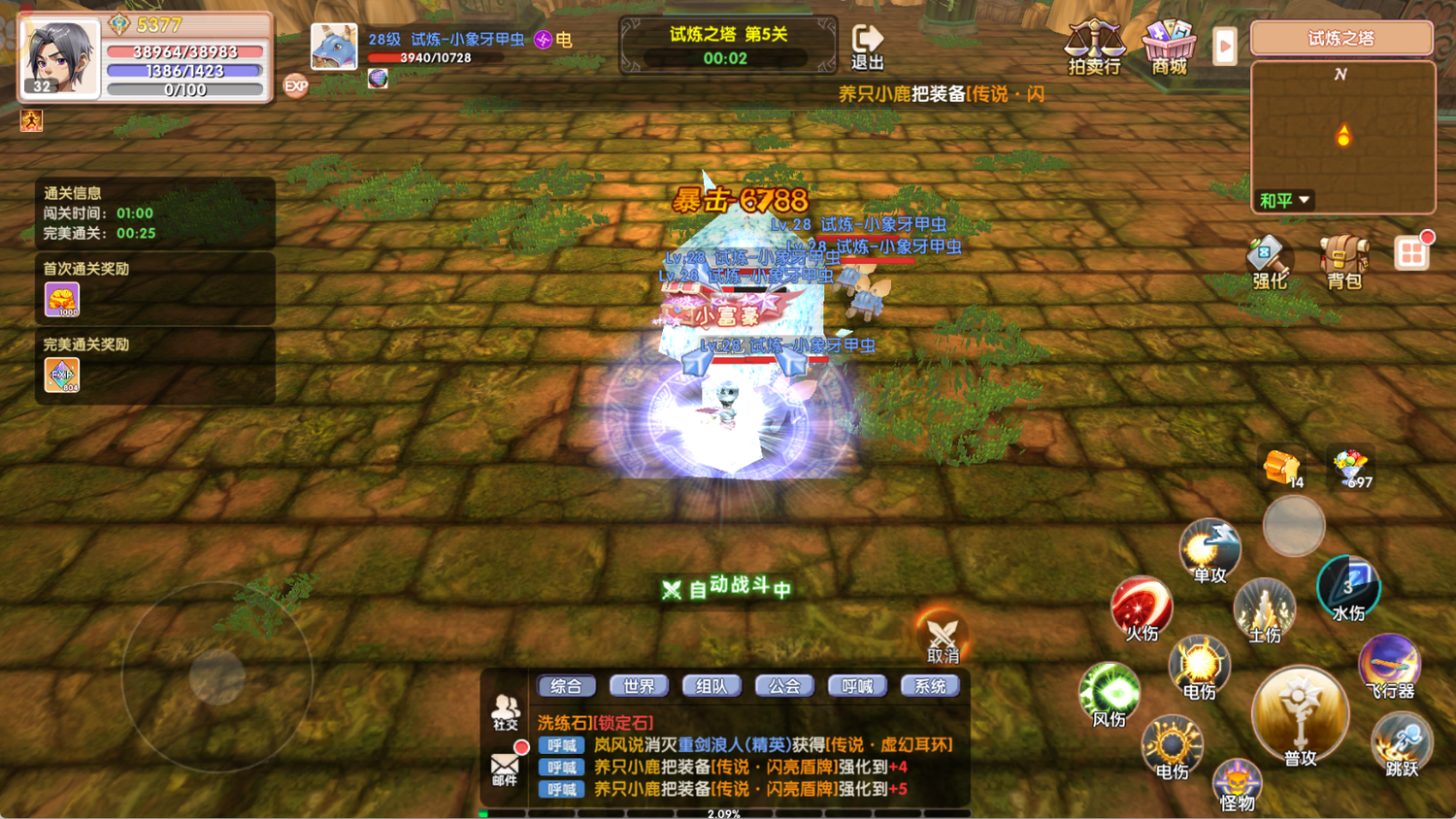Switch to the 世界 chat tab
The width and height of the screenshot is (1456, 819).
coord(639,686)
